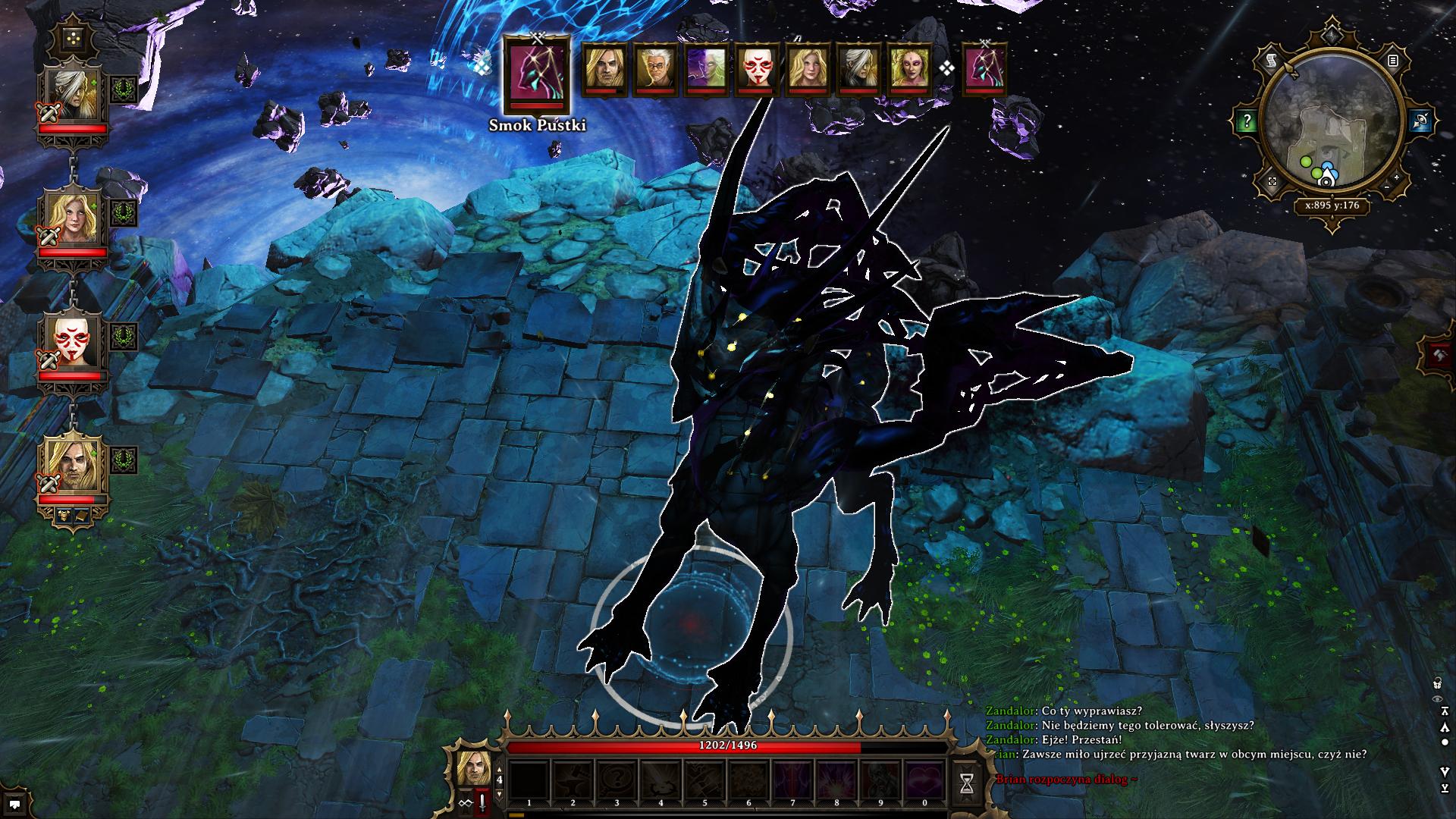1456x819 pixels.
Task: Choose the pink-faced woman's turn order portrait
Action: point(908,70)
